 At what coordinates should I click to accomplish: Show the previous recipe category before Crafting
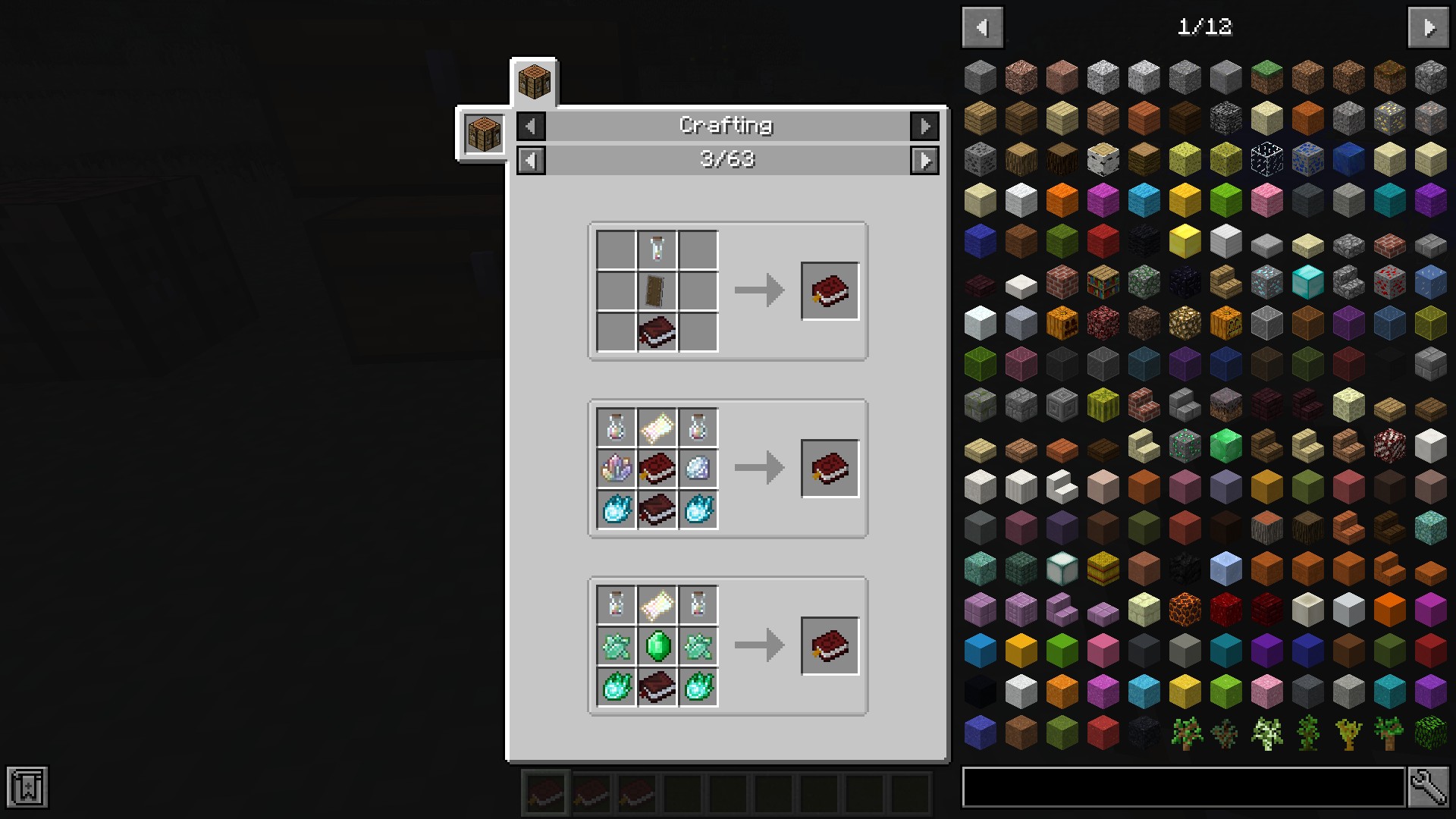pyautogui.click(x=531, y=126)
